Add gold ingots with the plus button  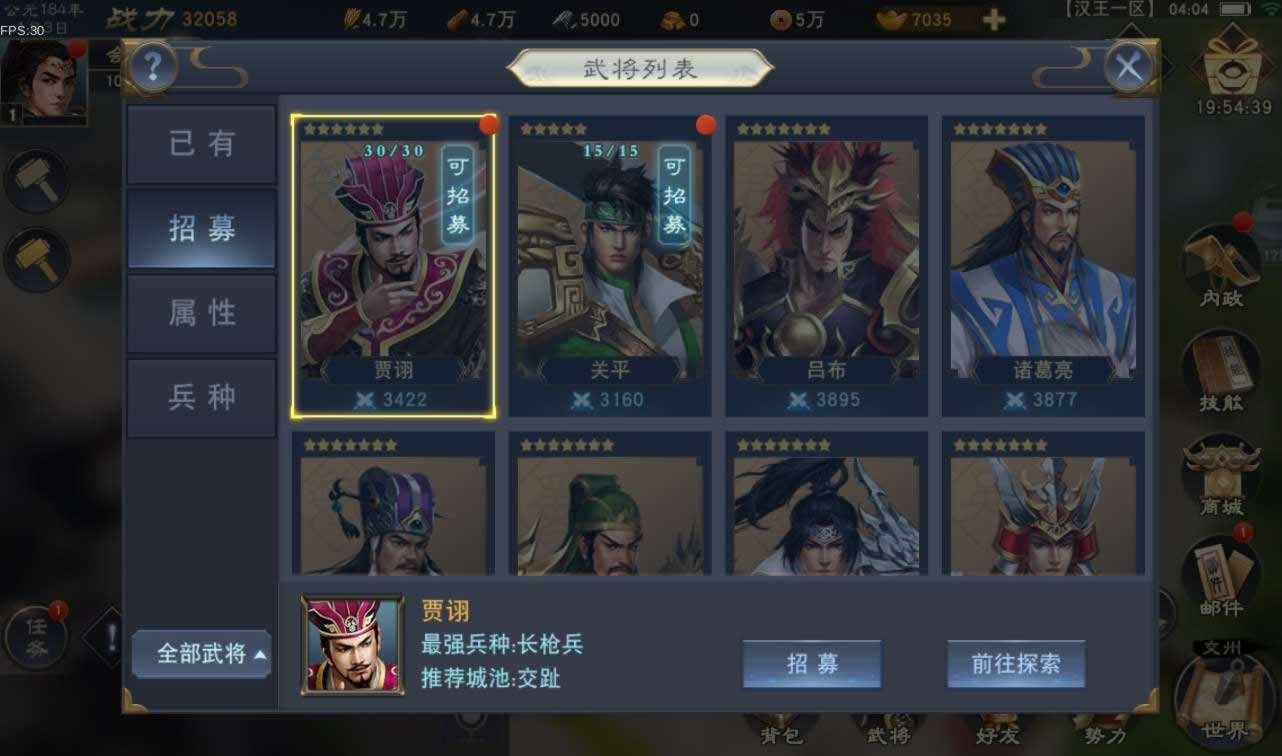click(994, 20)
